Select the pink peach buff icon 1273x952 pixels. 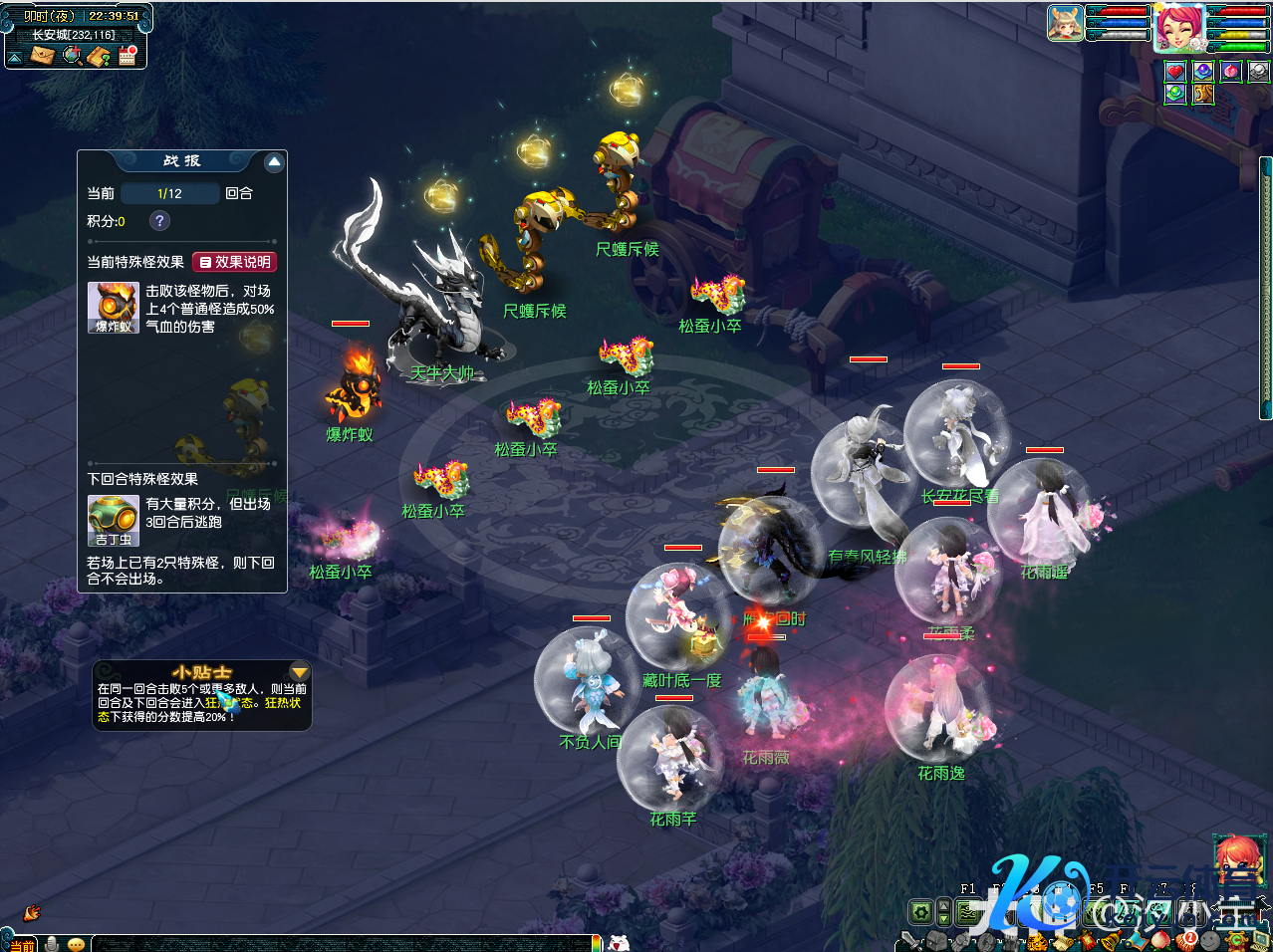click(x=1231, y=71)
